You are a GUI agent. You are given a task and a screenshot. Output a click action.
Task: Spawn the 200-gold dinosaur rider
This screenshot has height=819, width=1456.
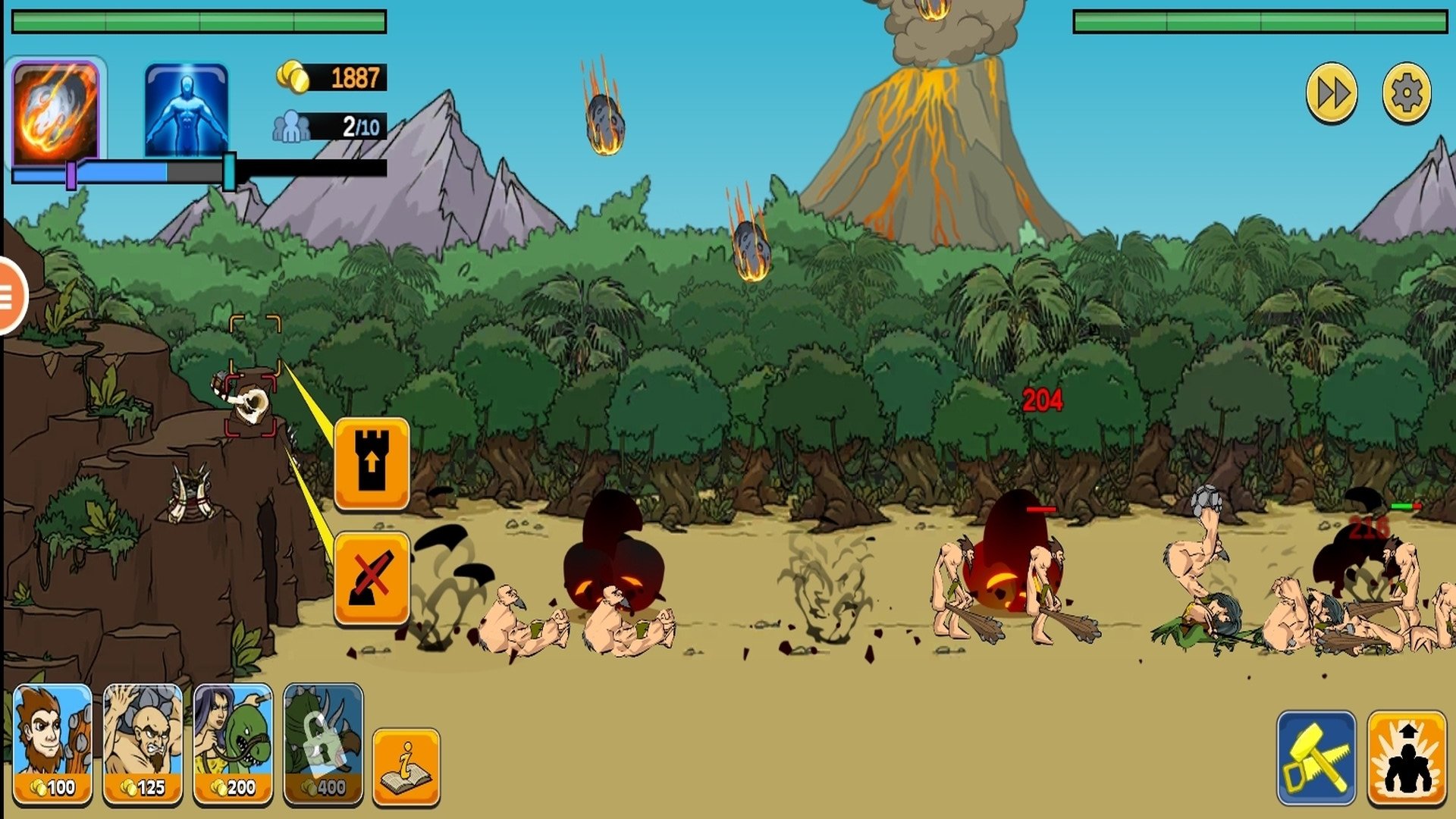[x=233, y=743]
